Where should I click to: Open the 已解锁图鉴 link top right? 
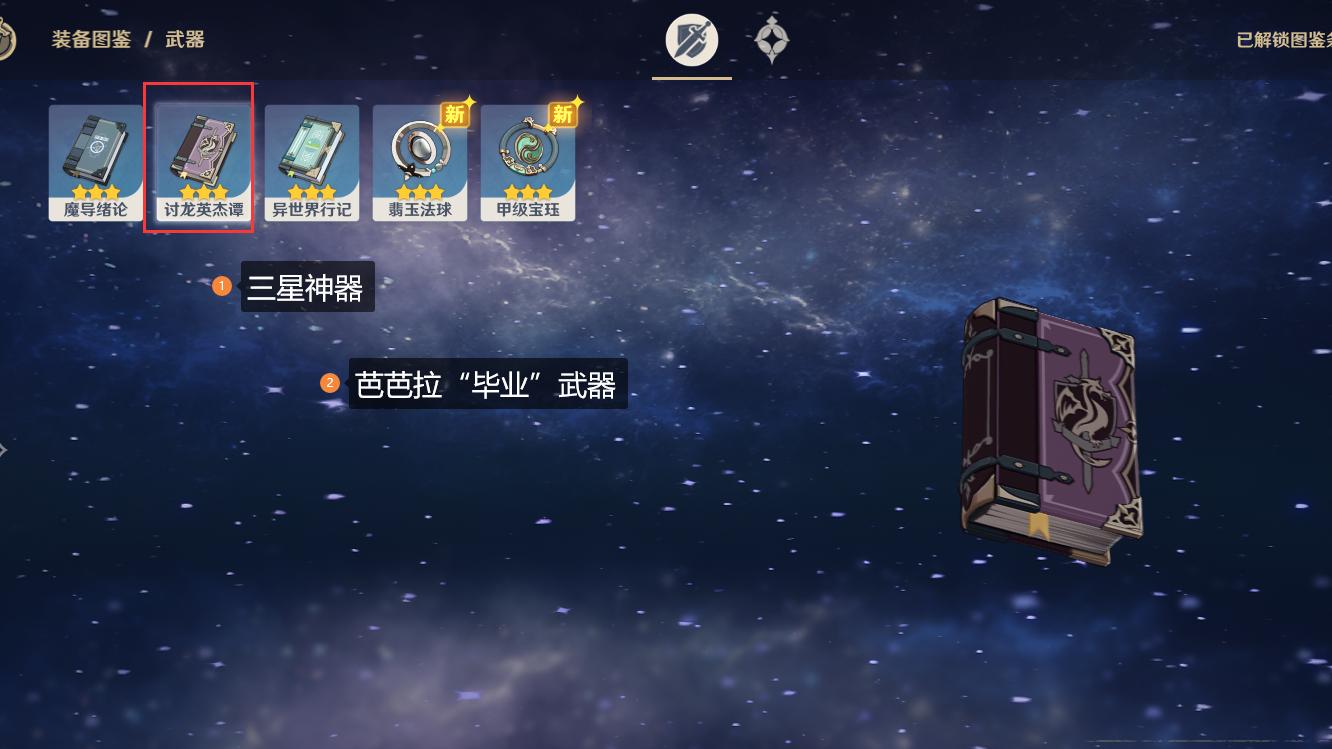[1281, 41]
